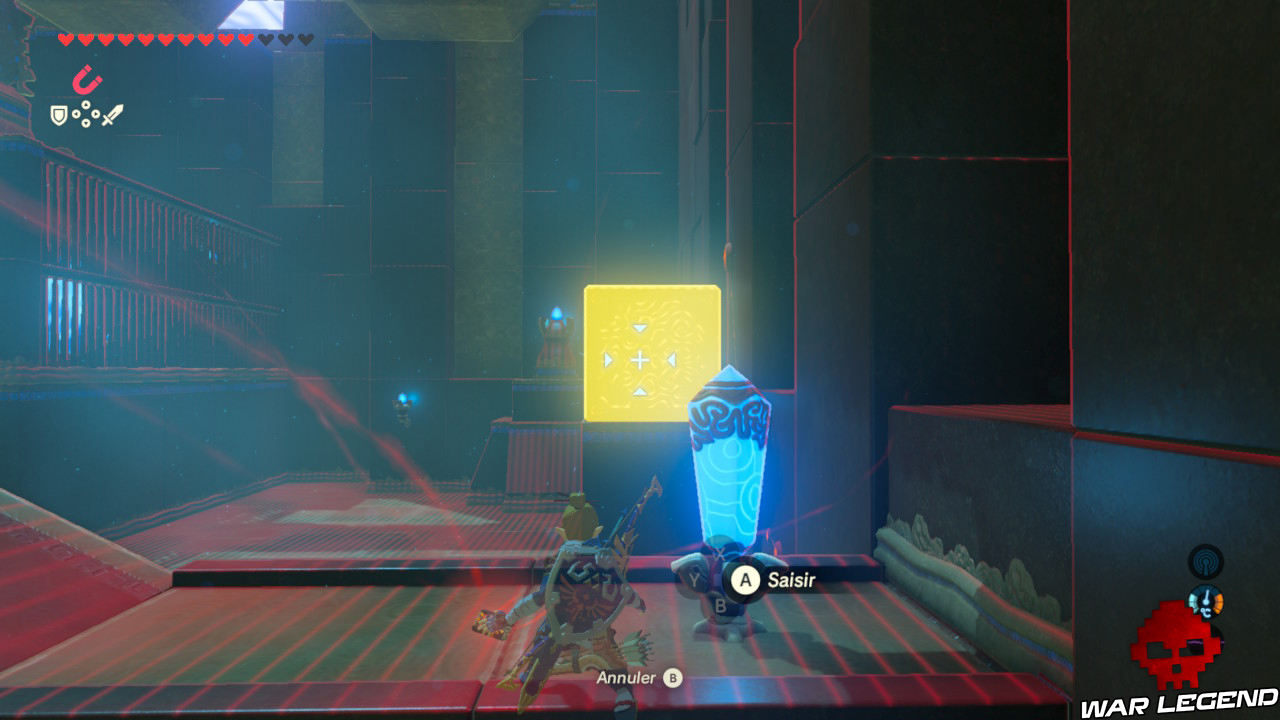Image resolution: width=1280 pixels, height=720 pixels.
Task: Toggle the X button on the button stack
Action: point(720,553)
